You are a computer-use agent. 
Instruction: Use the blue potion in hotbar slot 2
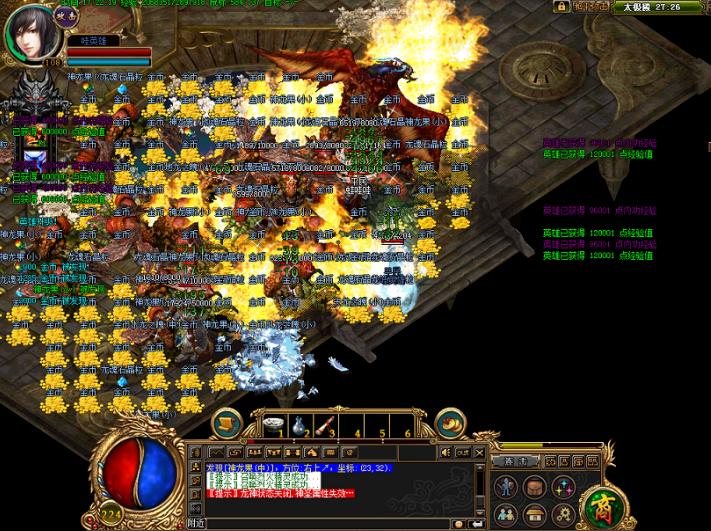[300, 425]
